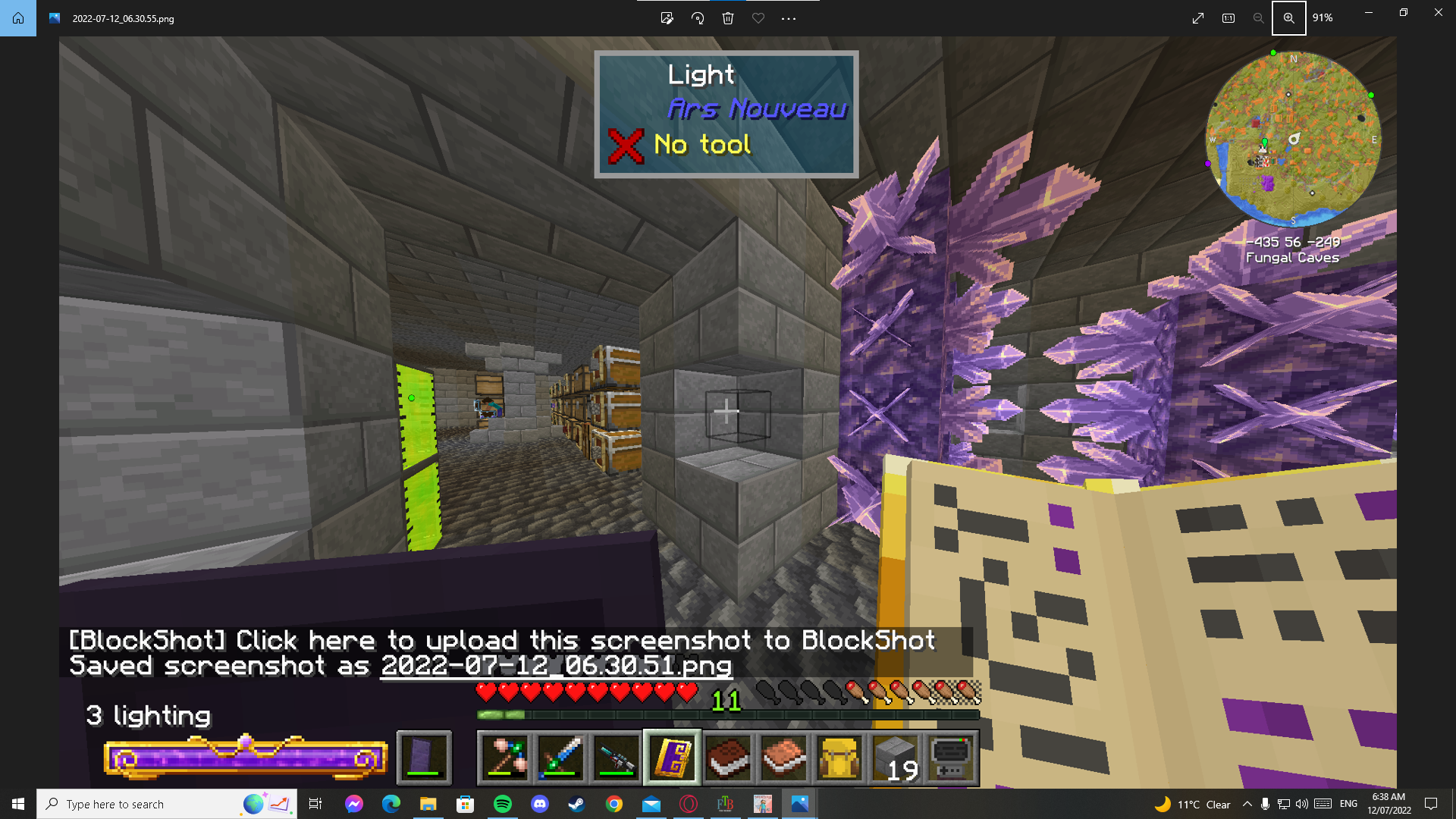Image resolution: width=1456 pixels, height=819 pixels.
Task: Open Discord from the taskbar
Action: 540,804
